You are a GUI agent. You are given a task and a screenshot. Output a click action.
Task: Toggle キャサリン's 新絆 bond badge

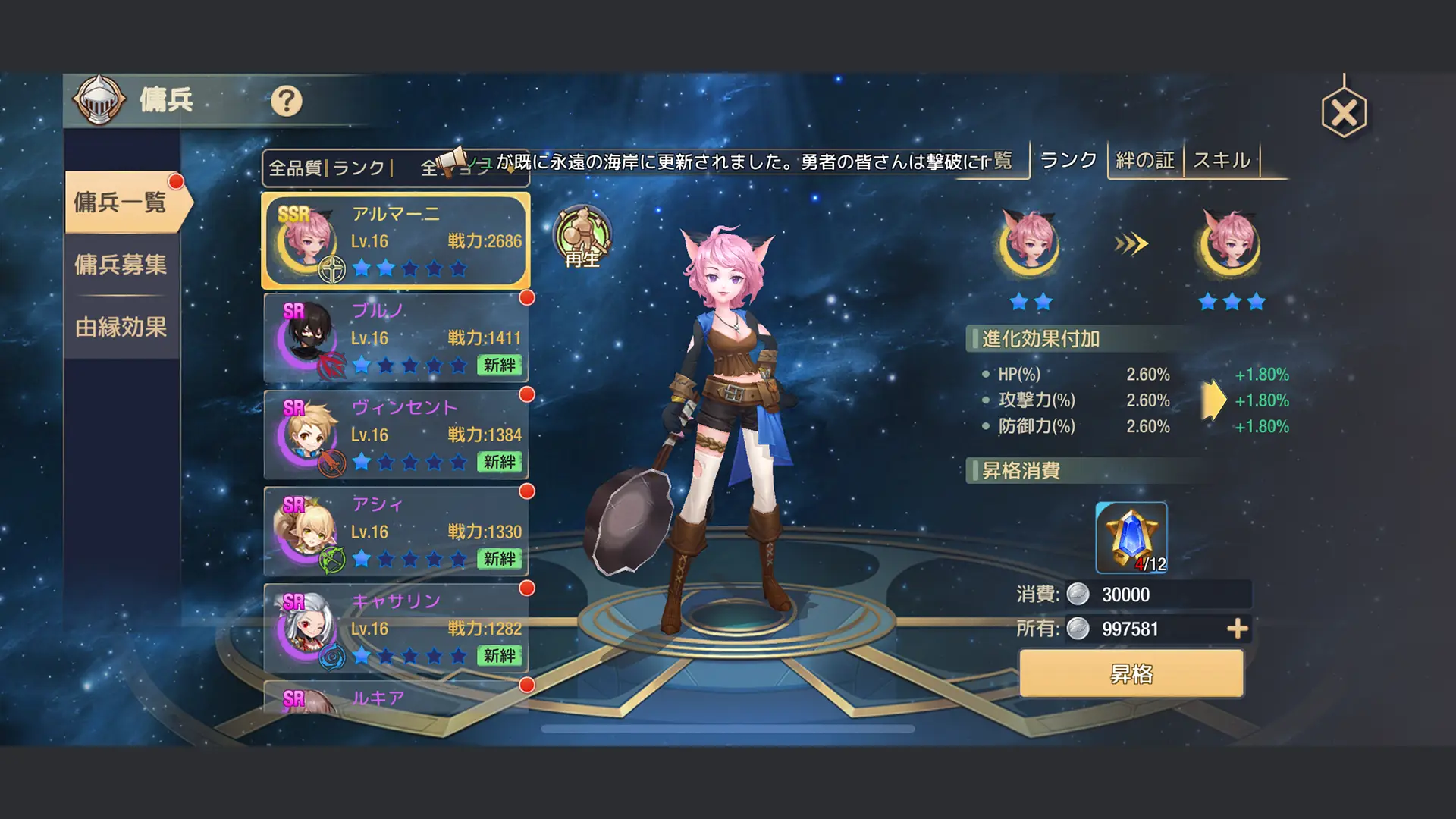[x=500, y=657]
